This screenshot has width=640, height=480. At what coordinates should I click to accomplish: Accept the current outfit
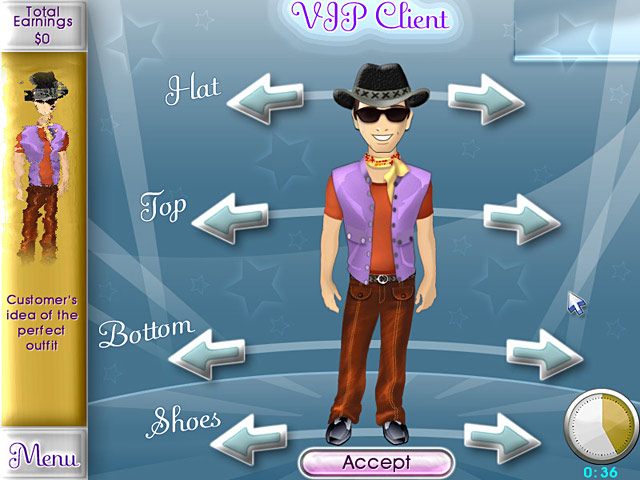376,462
